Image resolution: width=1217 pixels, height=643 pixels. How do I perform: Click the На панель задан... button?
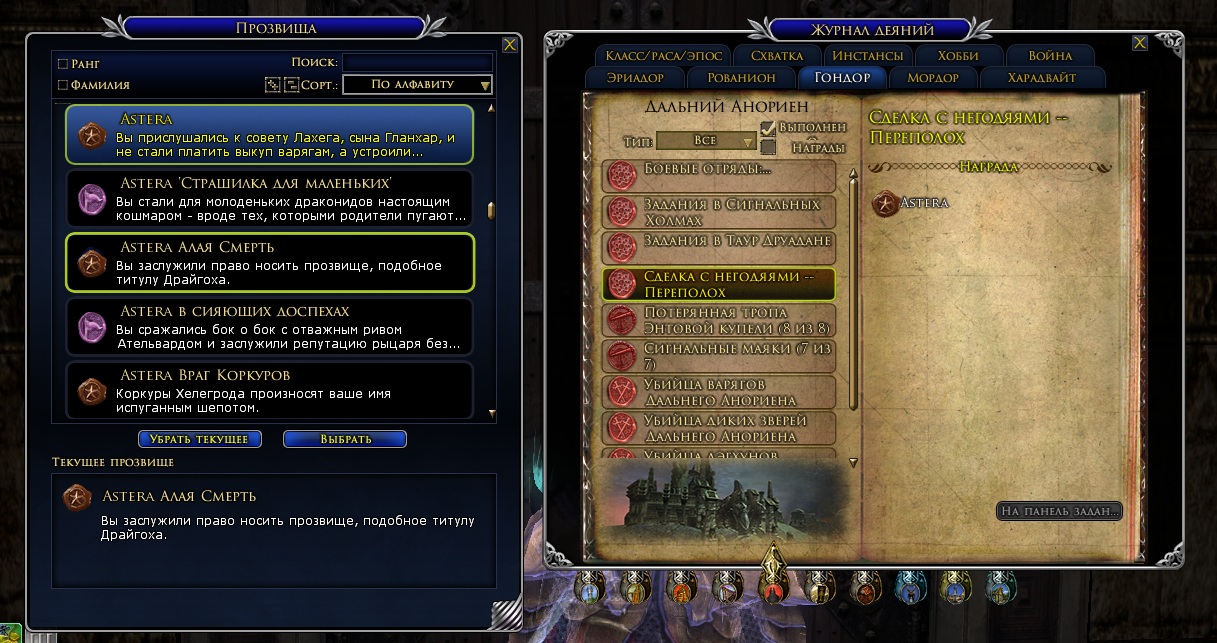1059,511
